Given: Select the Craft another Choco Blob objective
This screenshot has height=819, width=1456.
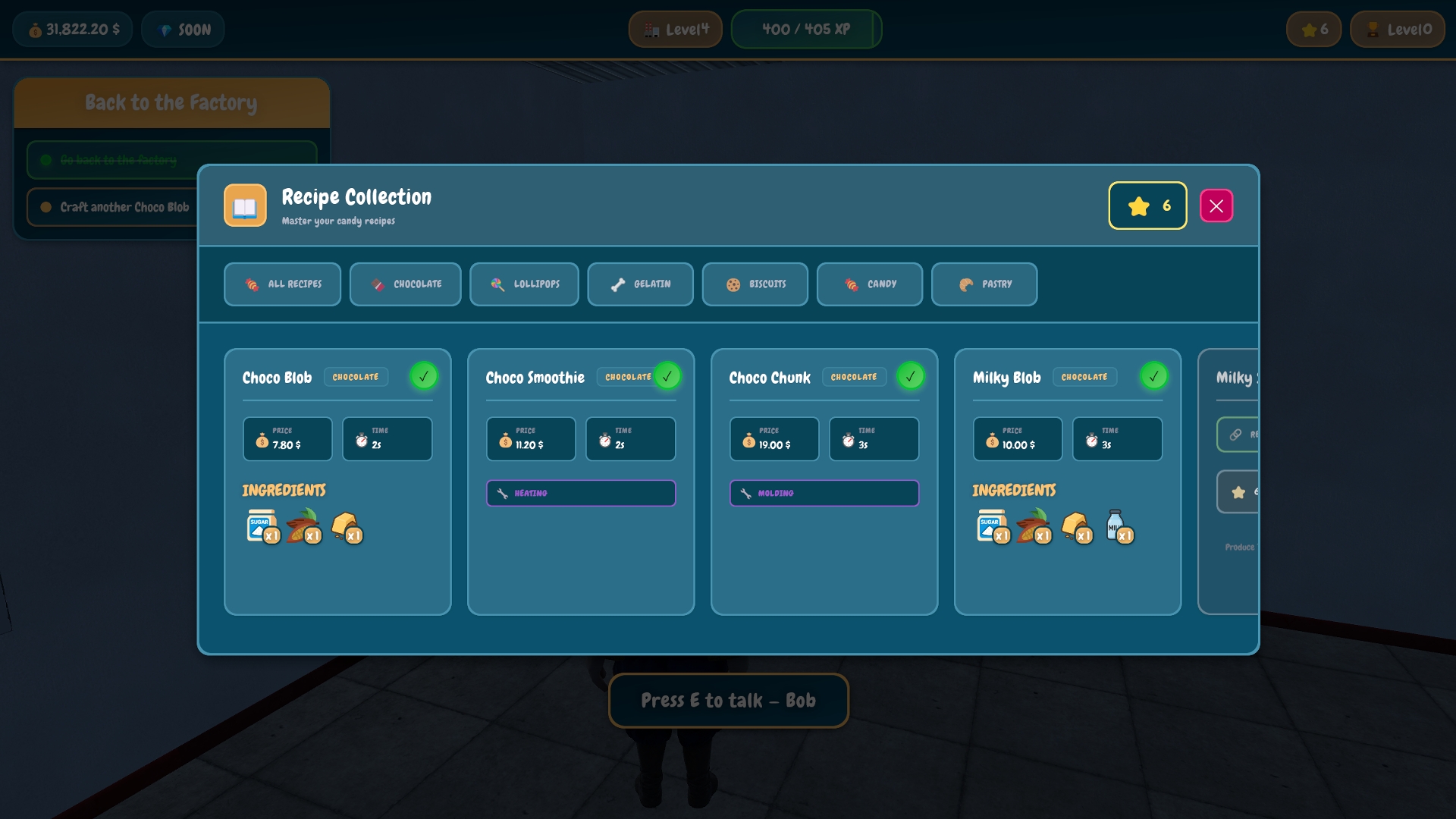Looking at the screenshot, I should coord(114,207).
